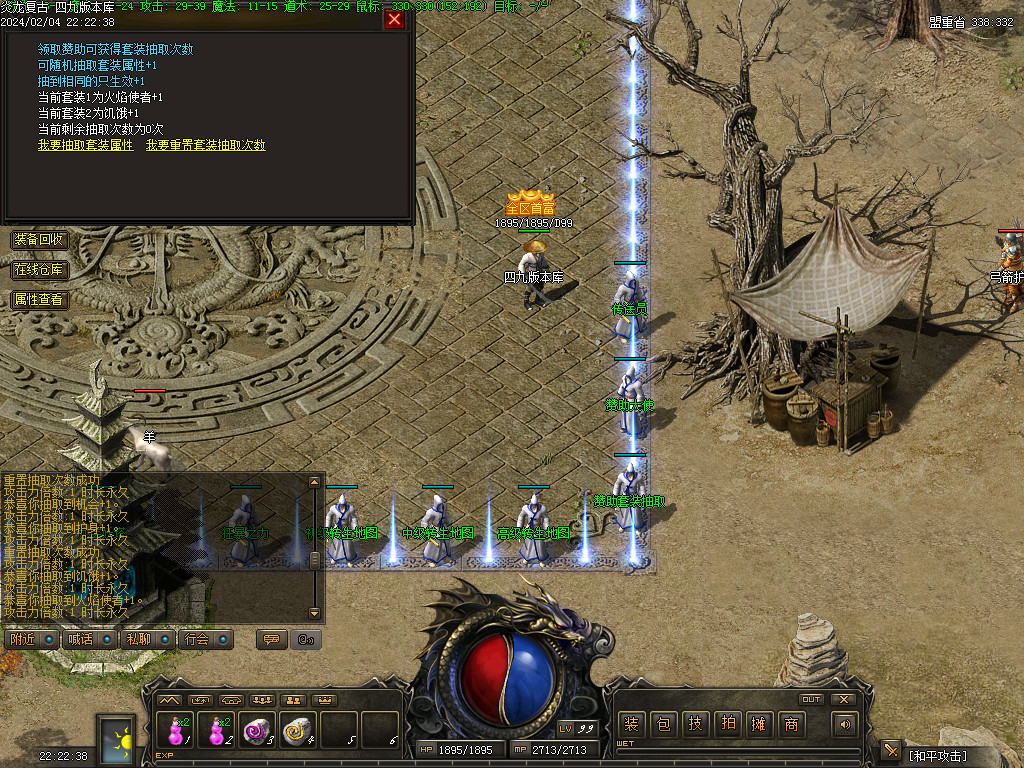1024x768 pixels.
Task: Open the 在线仓库 online warehouse
Action: [39, 270]
